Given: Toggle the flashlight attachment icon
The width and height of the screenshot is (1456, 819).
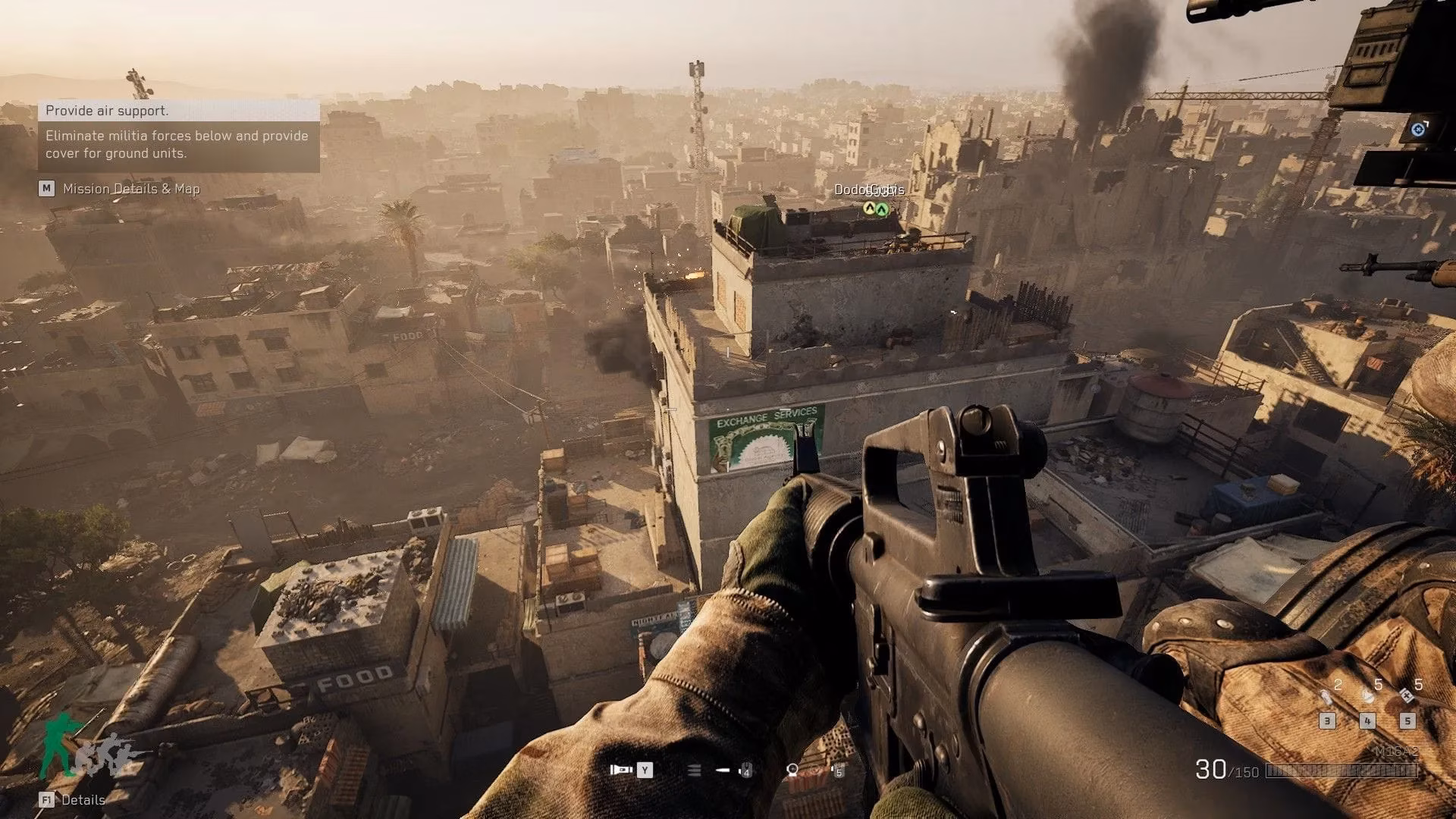Looking at the screenshot, I should 621,770.
